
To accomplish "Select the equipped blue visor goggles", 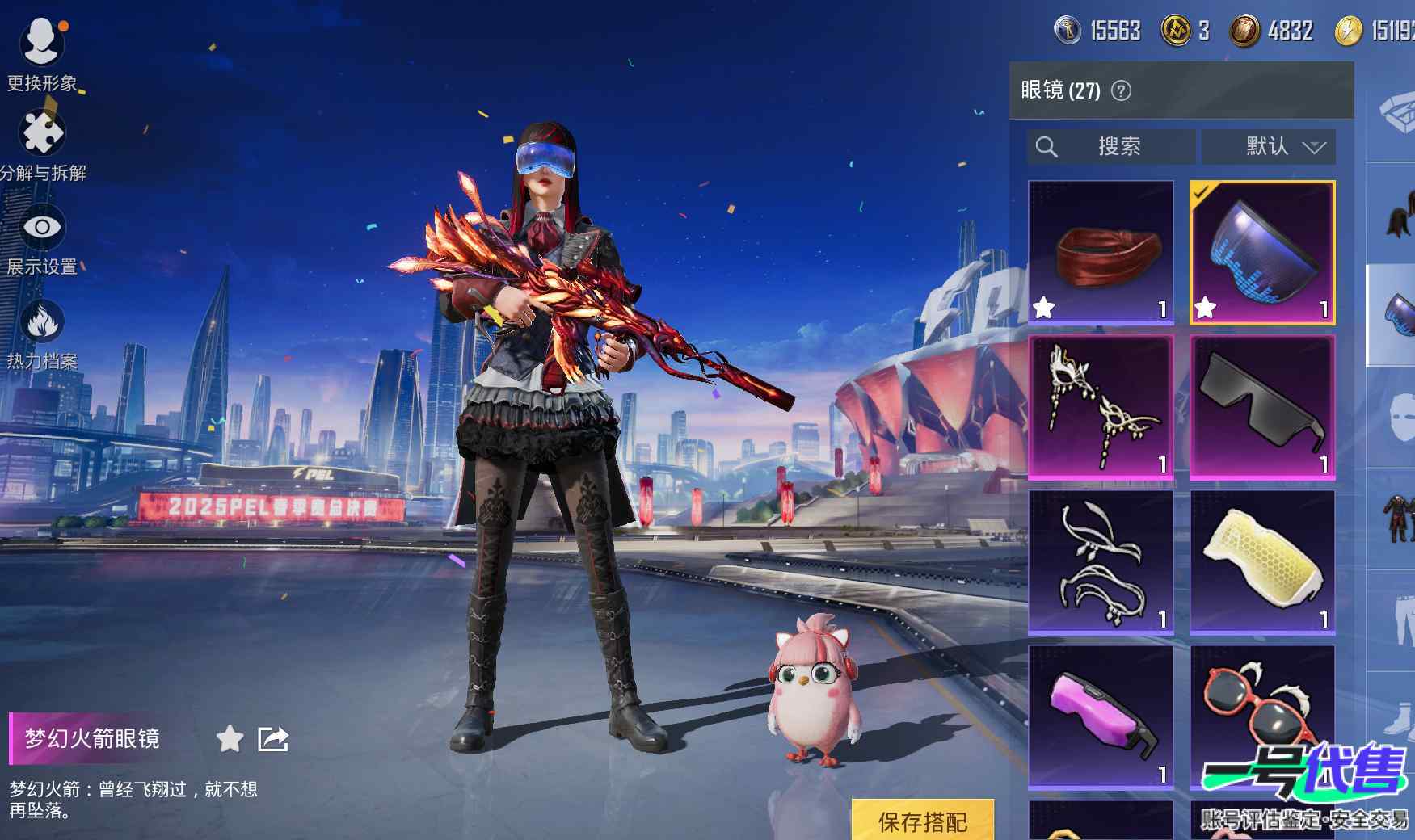I will [x=1262, y=253].
